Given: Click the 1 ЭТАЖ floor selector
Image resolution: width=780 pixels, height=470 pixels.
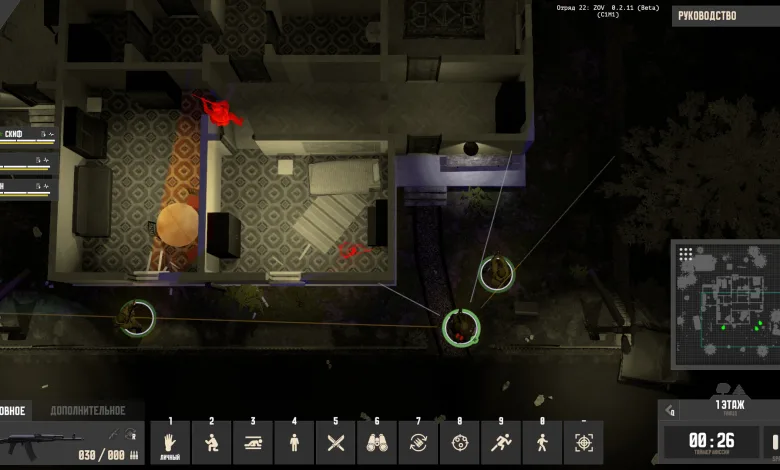Looking at the screenshot, I should 728,406.
